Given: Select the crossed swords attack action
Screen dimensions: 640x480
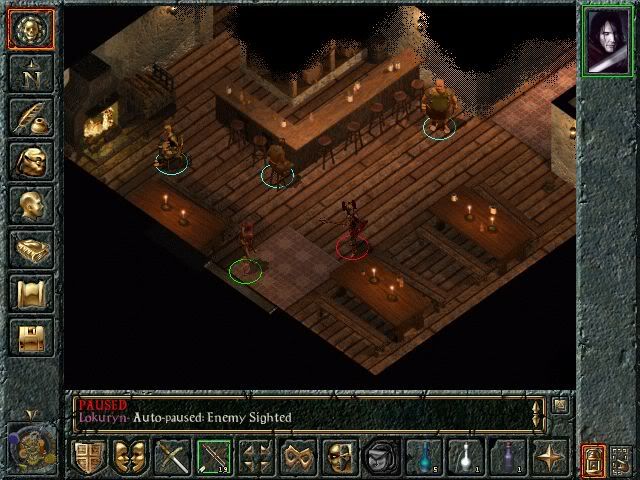Looking at the screenshot, I should tap(173, 458).
